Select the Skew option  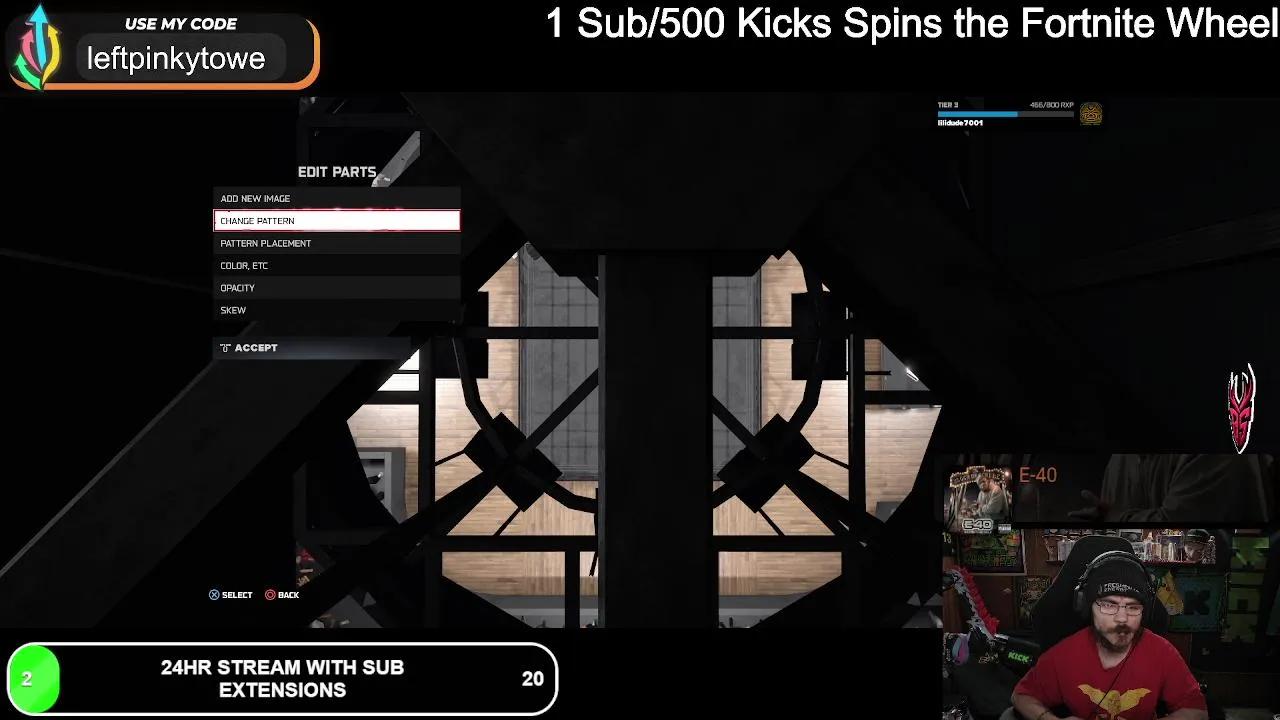336,310
